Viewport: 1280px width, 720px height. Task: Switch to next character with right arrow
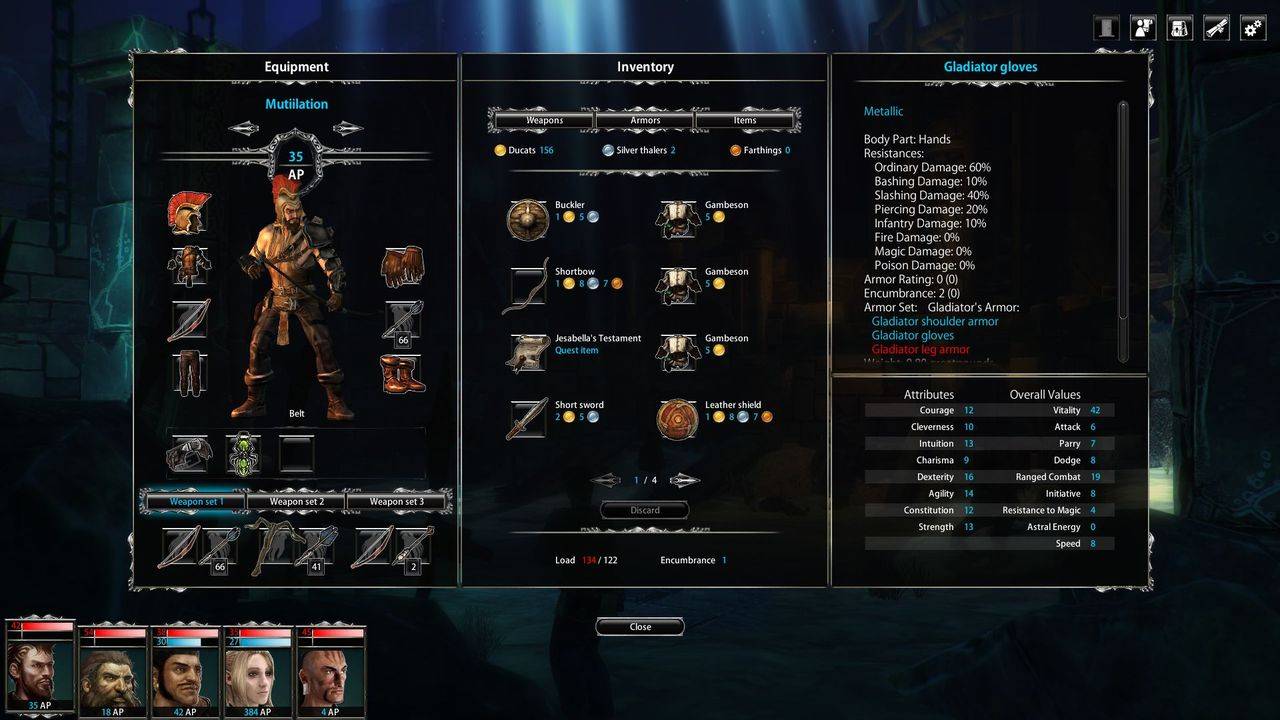[348, 128]
